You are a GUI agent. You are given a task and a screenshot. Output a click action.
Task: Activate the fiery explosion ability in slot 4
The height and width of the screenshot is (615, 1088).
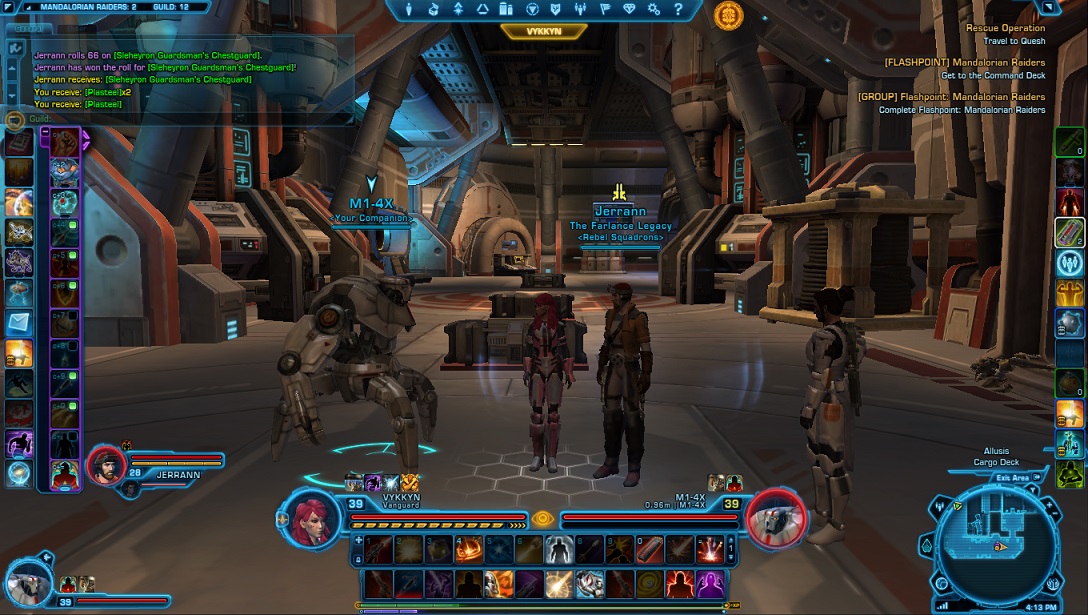coord(469,548)
